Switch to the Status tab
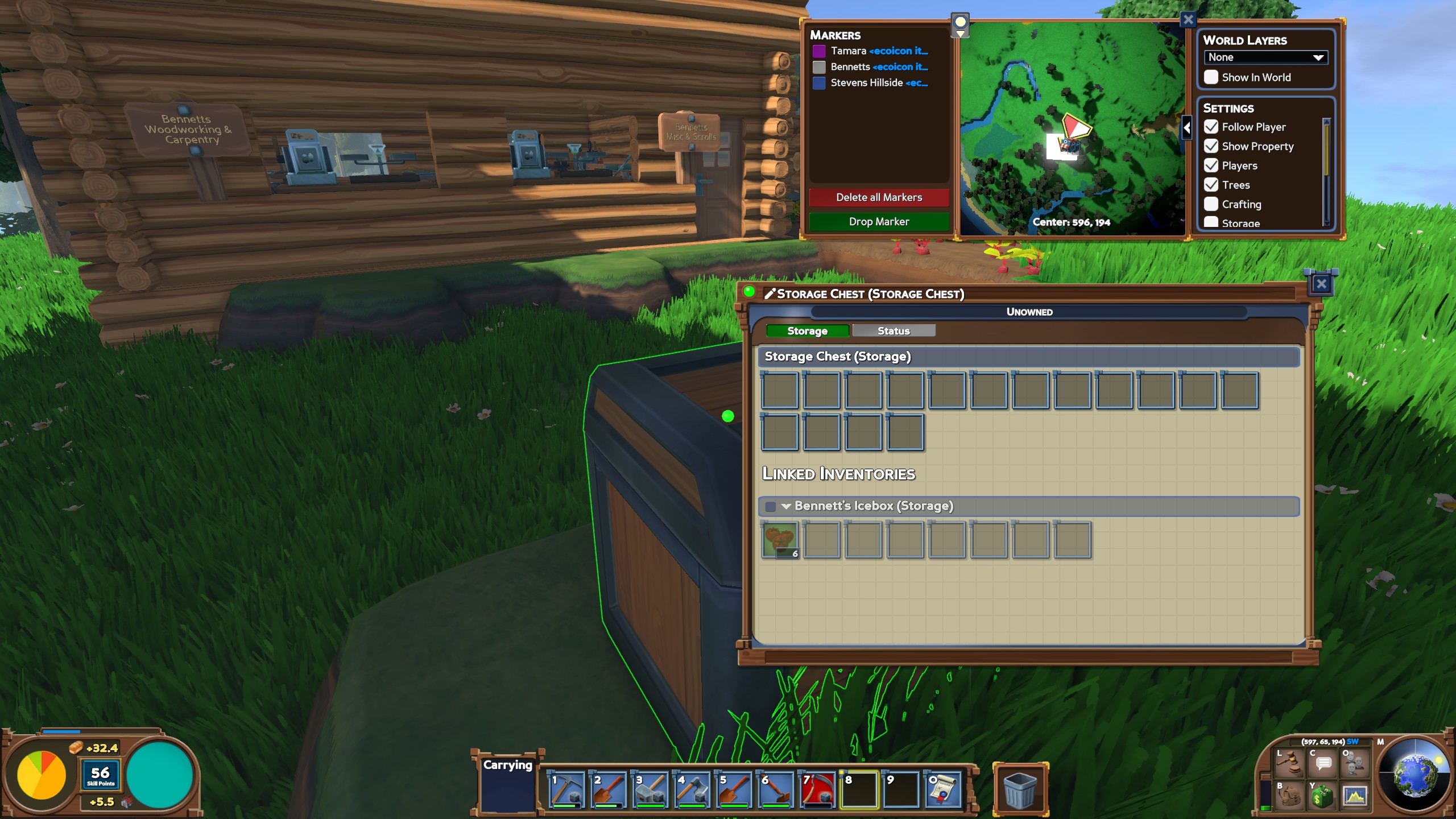 tap(894, 330)
